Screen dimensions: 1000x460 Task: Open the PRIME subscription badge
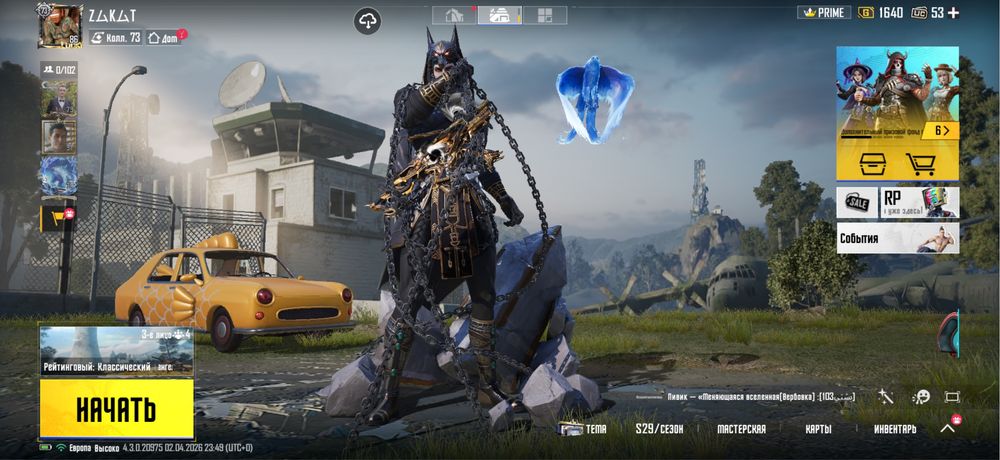(824, 13)
